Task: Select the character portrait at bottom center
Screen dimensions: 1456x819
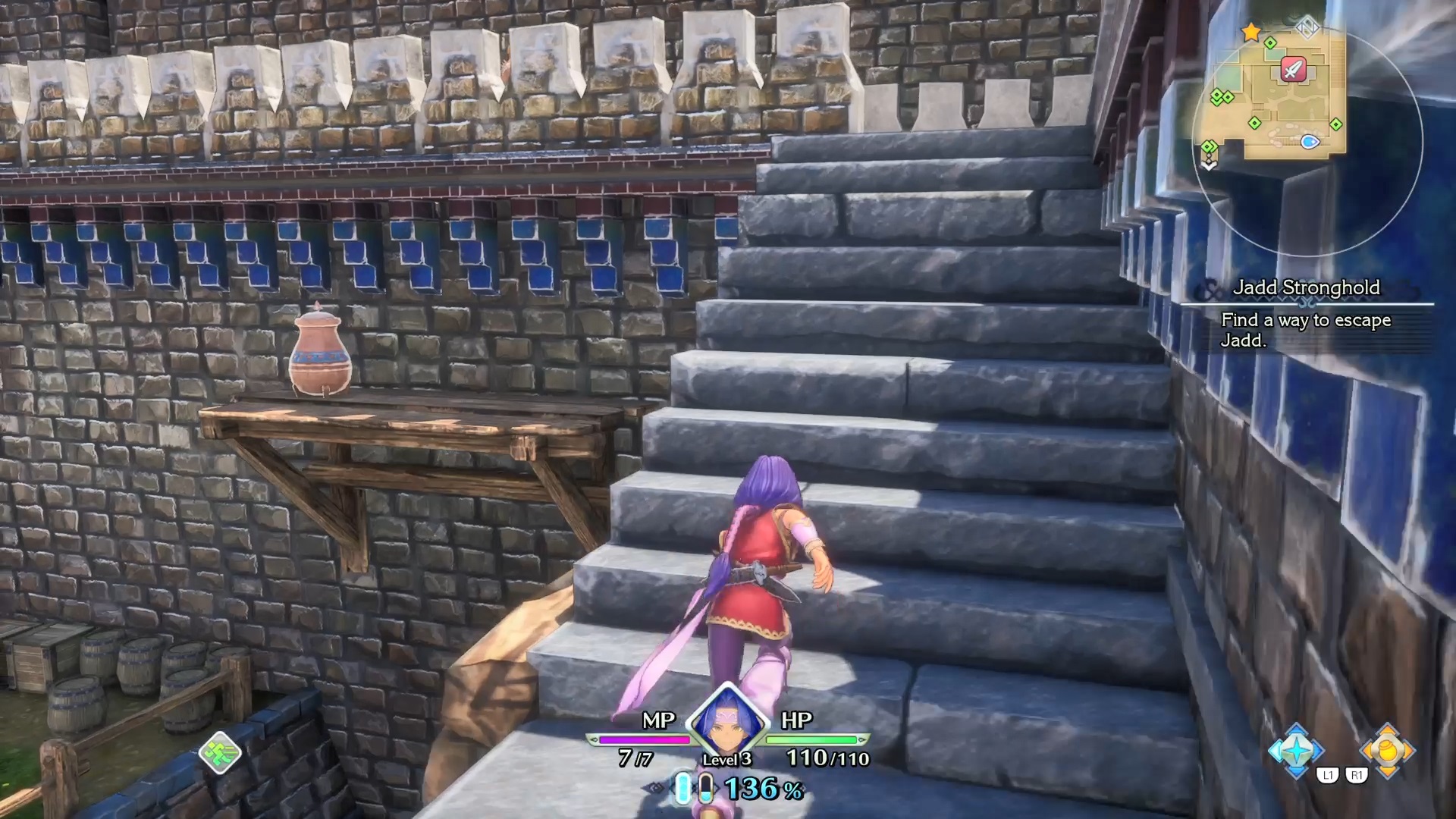Action: pyautogui.click(x=726, y=722)
